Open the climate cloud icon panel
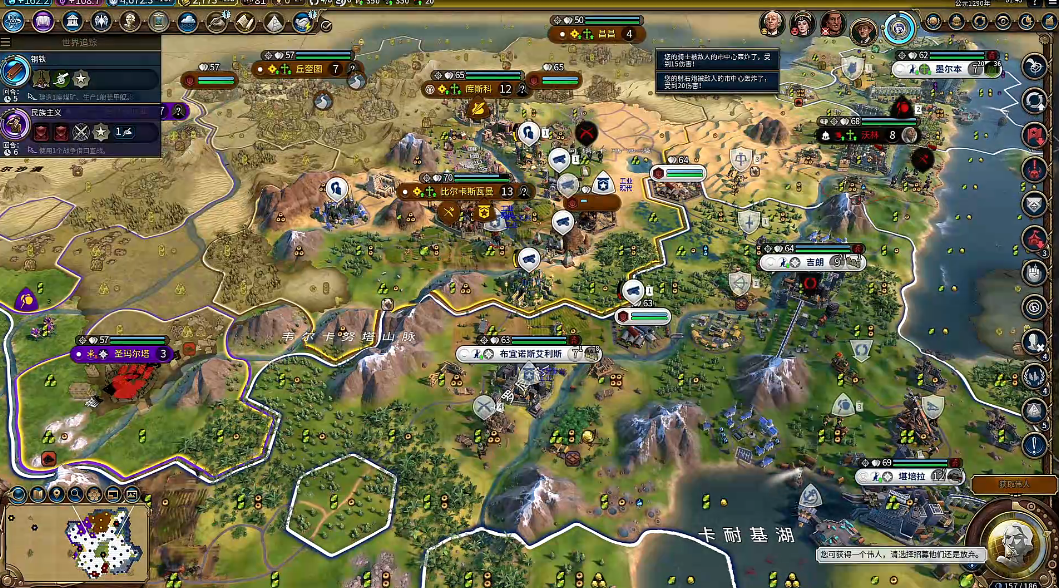The height and width of the screenshot is (588, 1059). [x=188, y=21]
